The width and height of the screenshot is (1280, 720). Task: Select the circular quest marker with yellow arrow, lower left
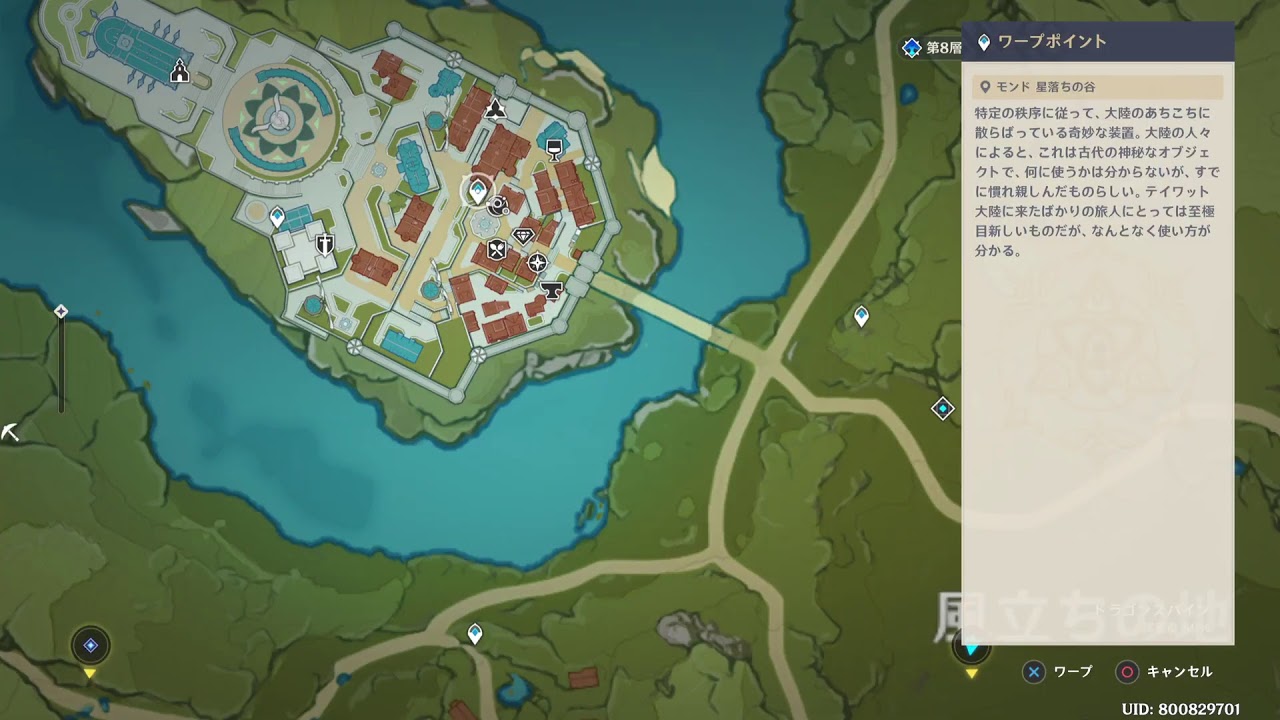pos(91,646)
